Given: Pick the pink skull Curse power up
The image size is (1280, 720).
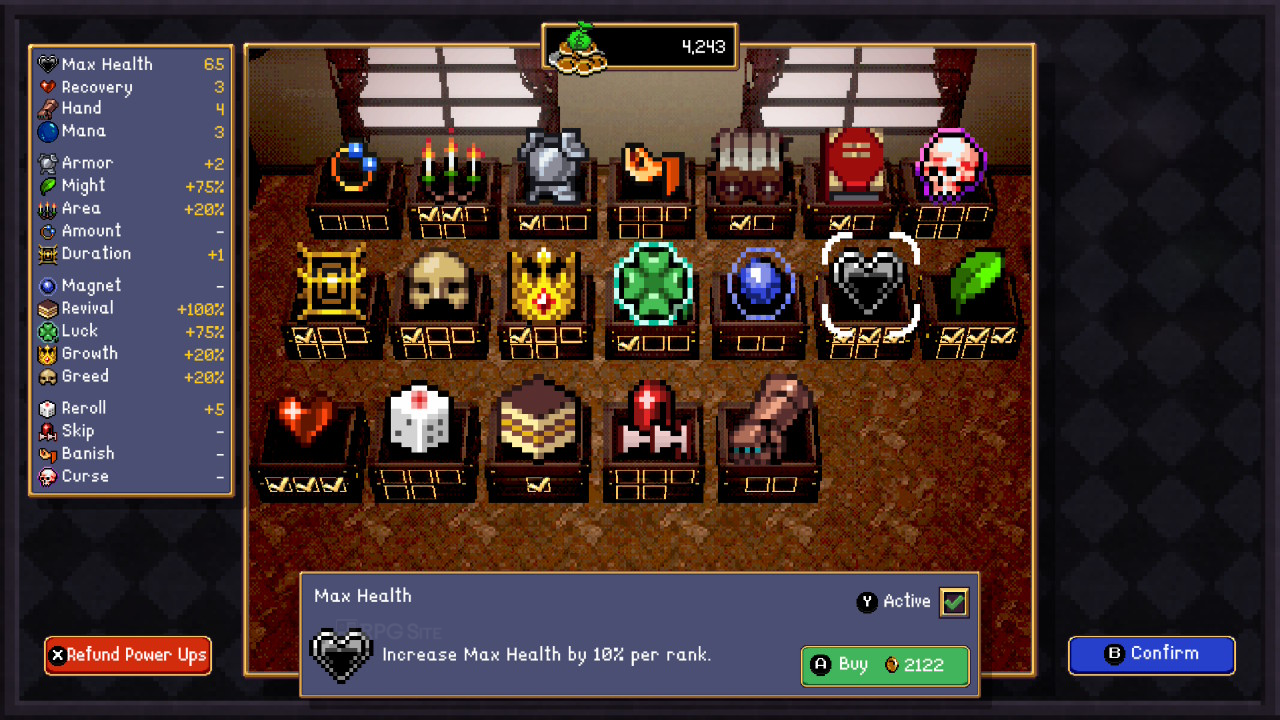Looking at the screenshot, I should point(948,166).
